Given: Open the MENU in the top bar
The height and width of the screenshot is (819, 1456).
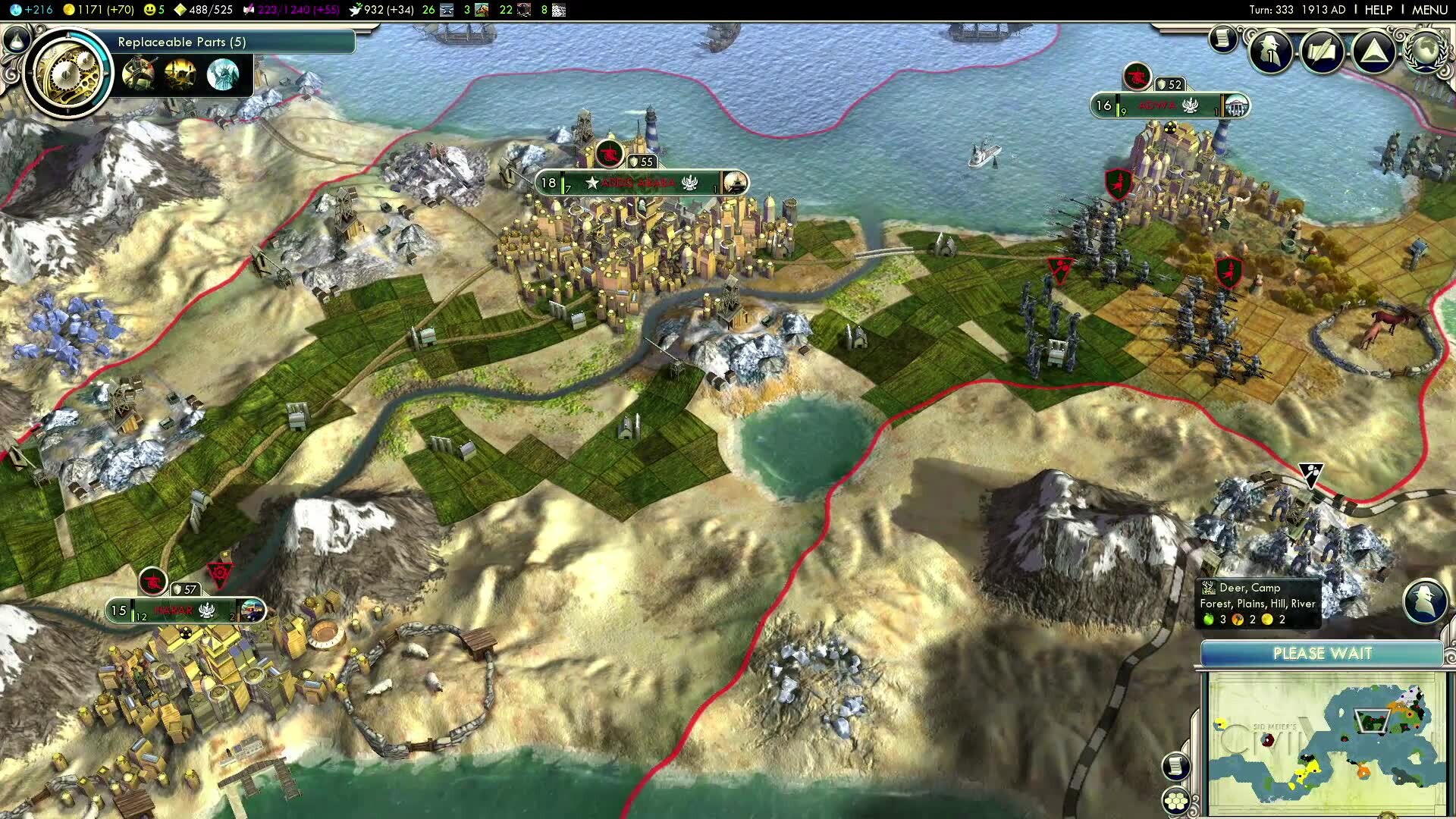Looking at the screenshot, I should click(x=1429, y=10).
